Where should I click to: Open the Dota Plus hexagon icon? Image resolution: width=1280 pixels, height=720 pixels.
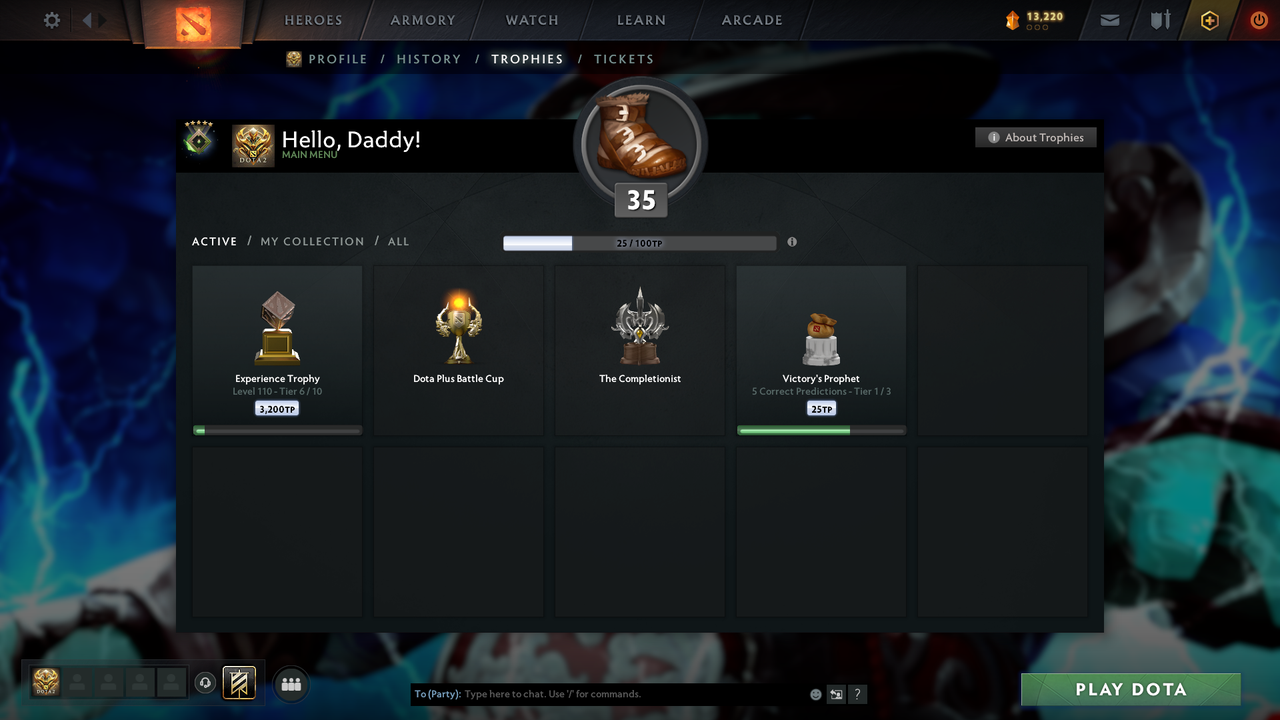tap(1209, 20)
